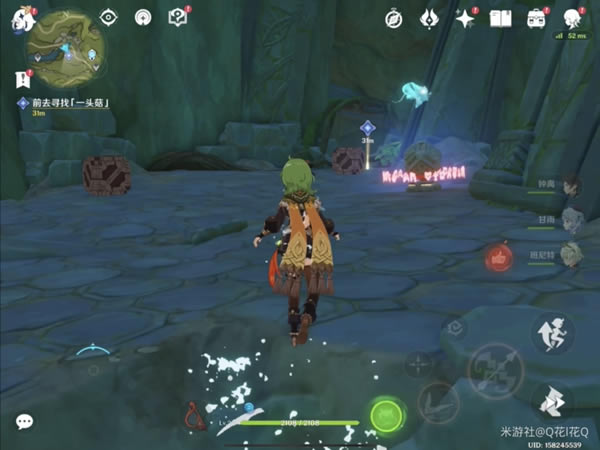Open the chat speech bubble
This screenshot has width=600, height=450.
24,421
